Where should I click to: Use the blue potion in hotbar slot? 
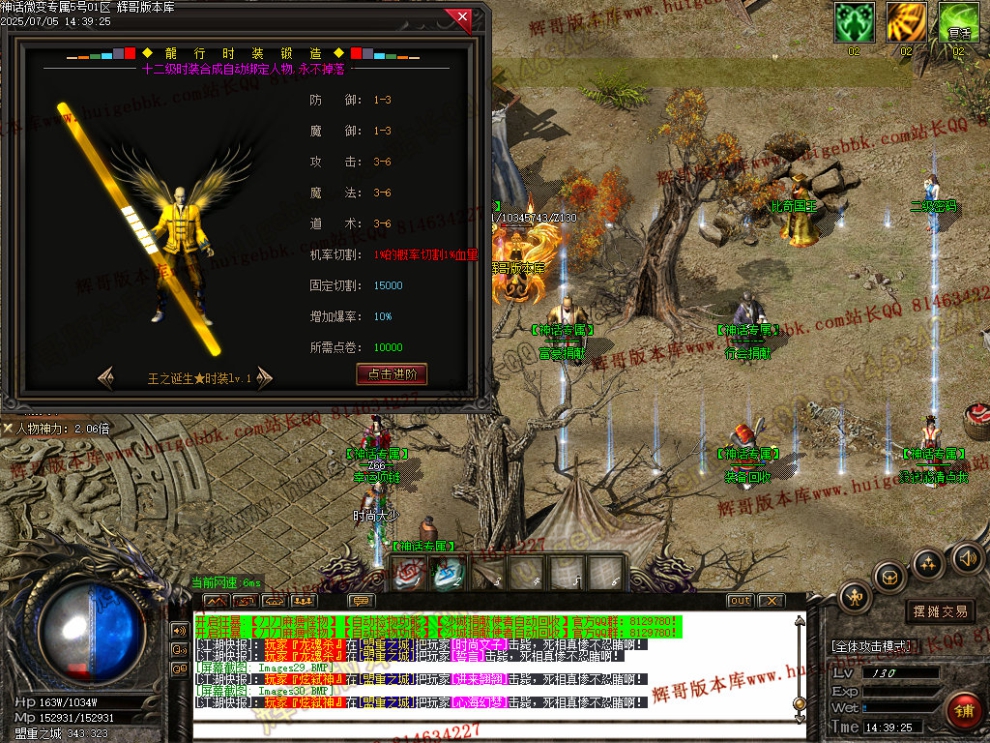(x=447, y=573)
